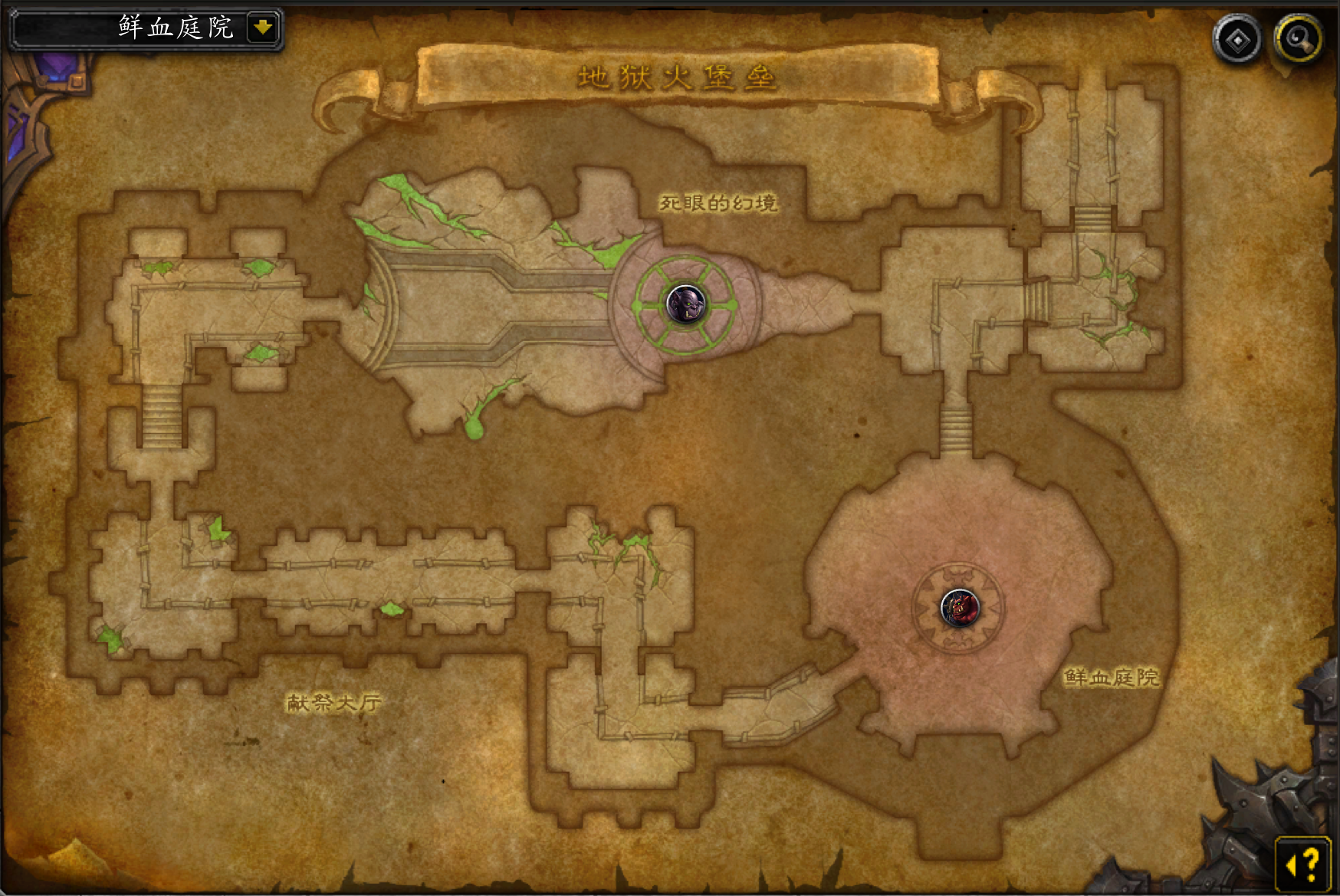This screenshot has height=896, width=1340.
Task: Click the diamond-shaped round map button
Action: point(1237,40)
